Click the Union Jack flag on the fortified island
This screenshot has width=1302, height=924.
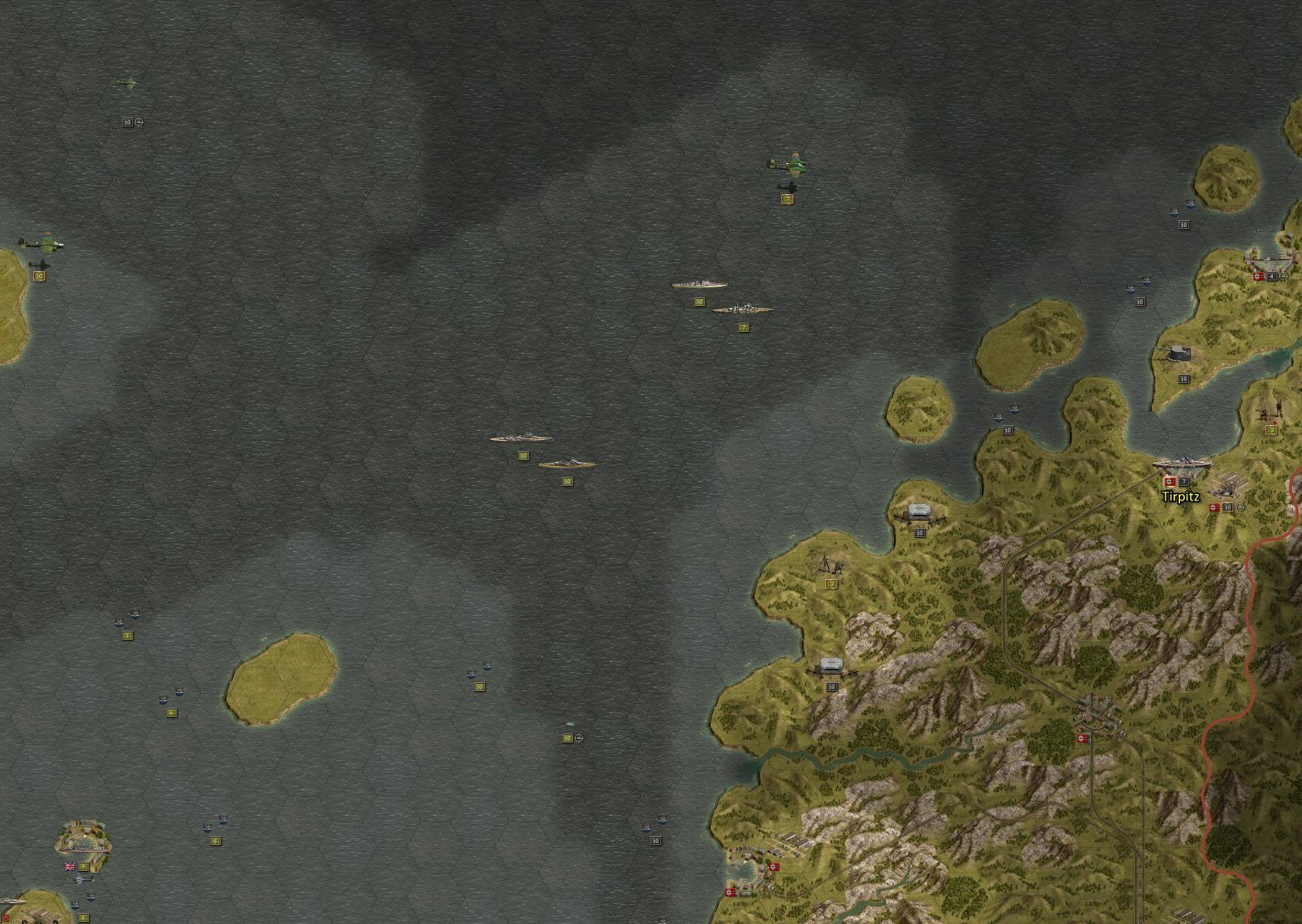[70, 866]
